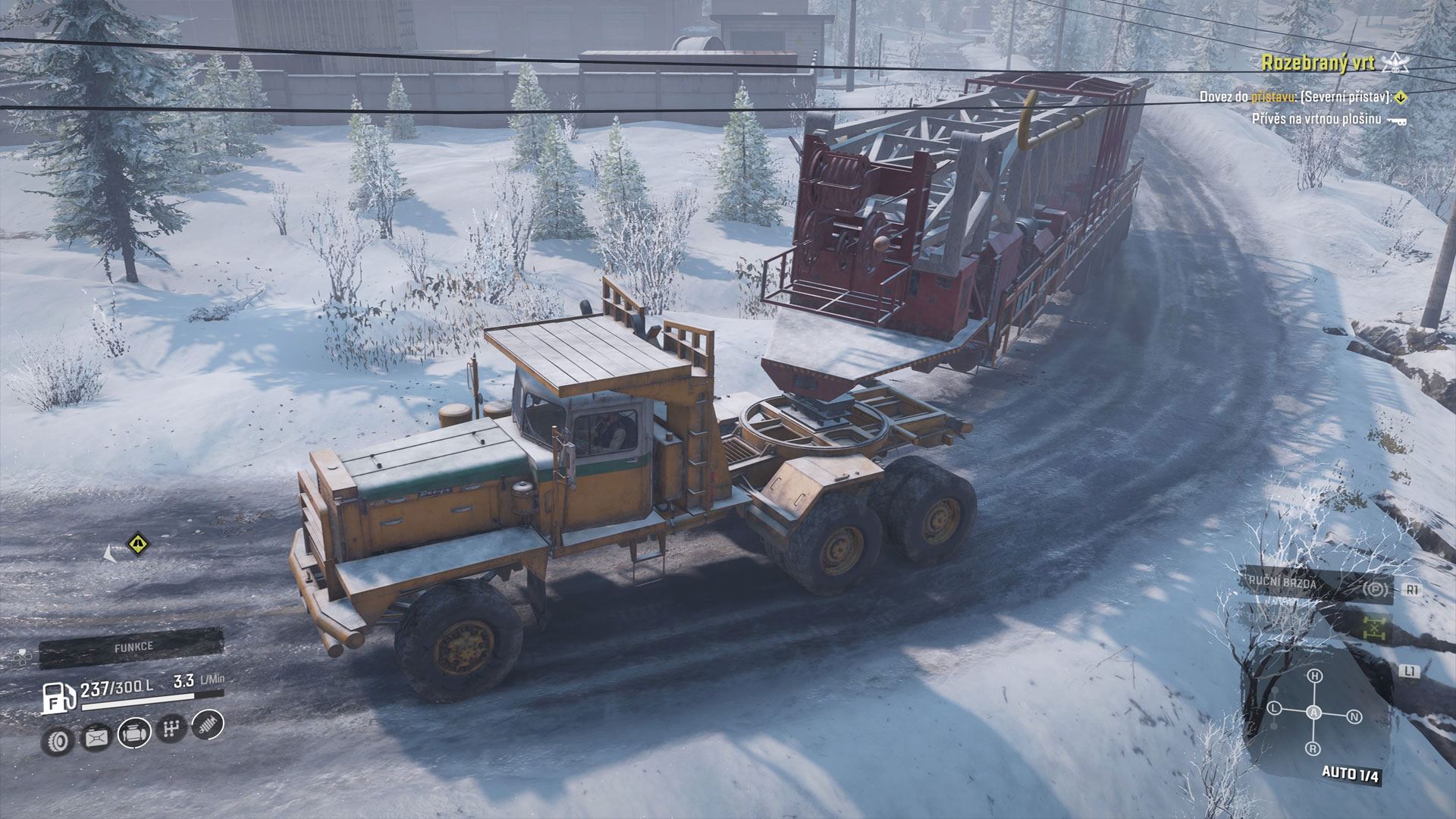Click the fuel pump icon
The width and height of the screenshot is (1456, 819).
pos(58,697)
